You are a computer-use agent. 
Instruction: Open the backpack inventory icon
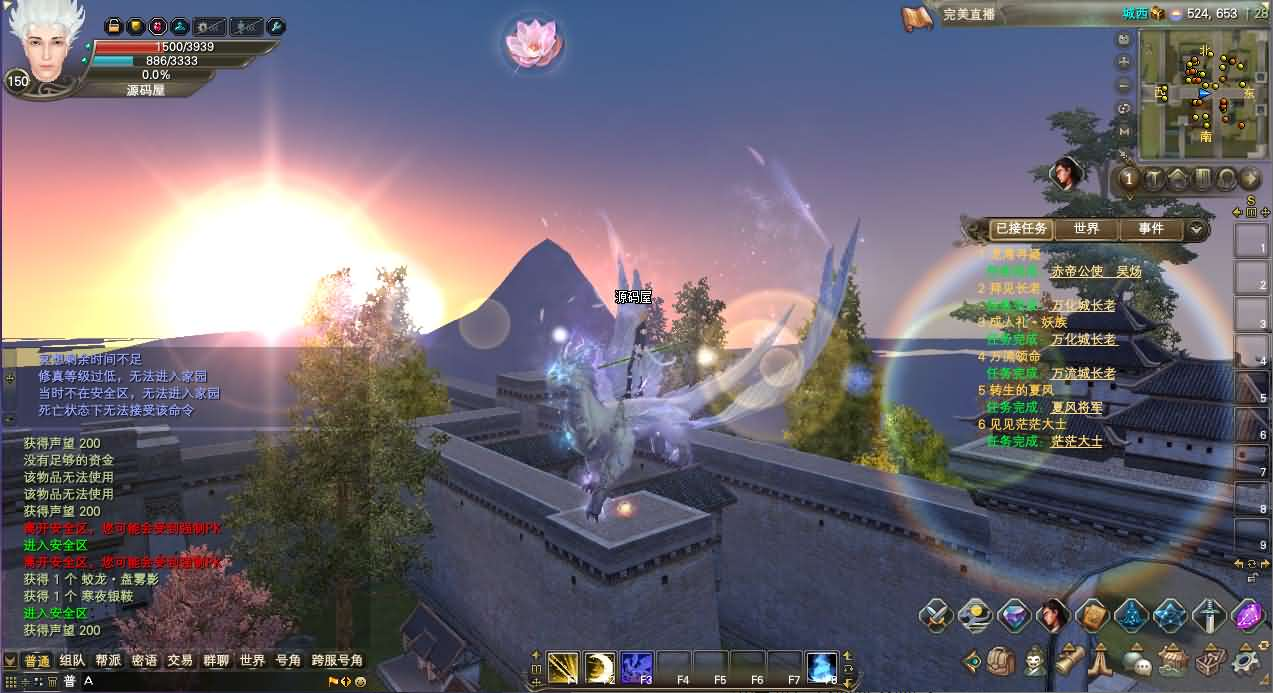coord(1001,661)
